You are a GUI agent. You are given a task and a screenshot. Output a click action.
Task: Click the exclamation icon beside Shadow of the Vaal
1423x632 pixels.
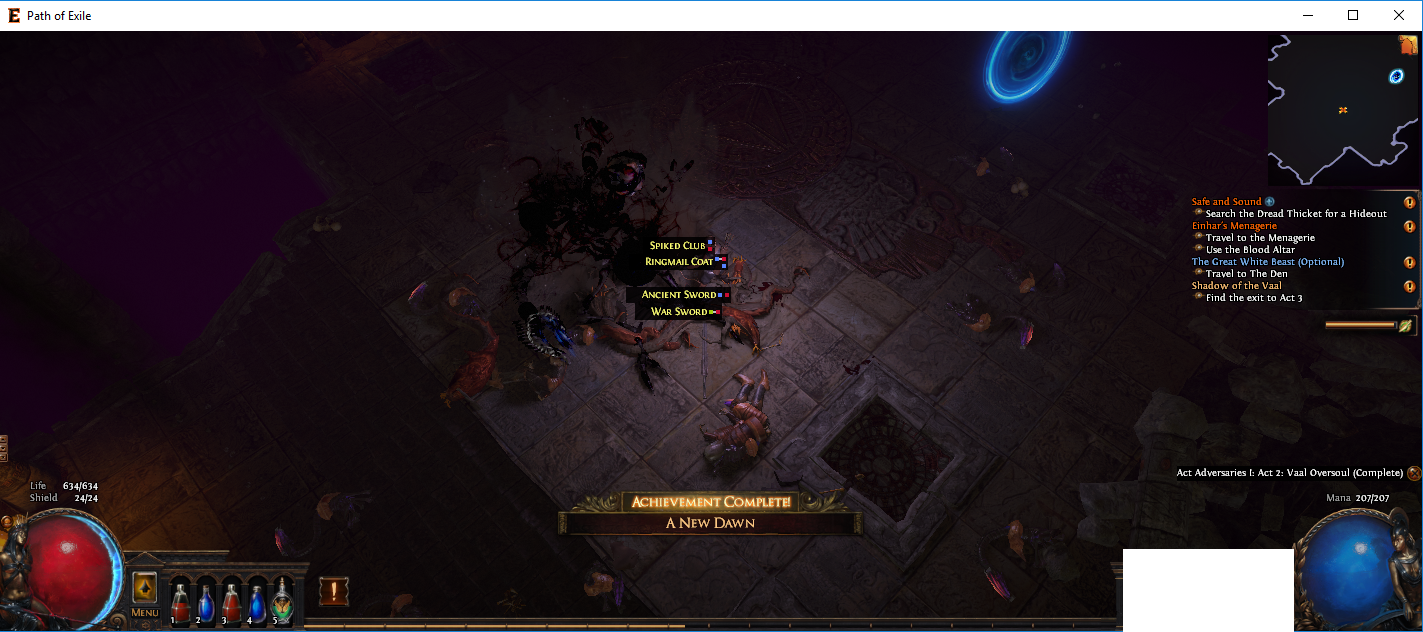pyautogui.click(x=1409, y=287)
